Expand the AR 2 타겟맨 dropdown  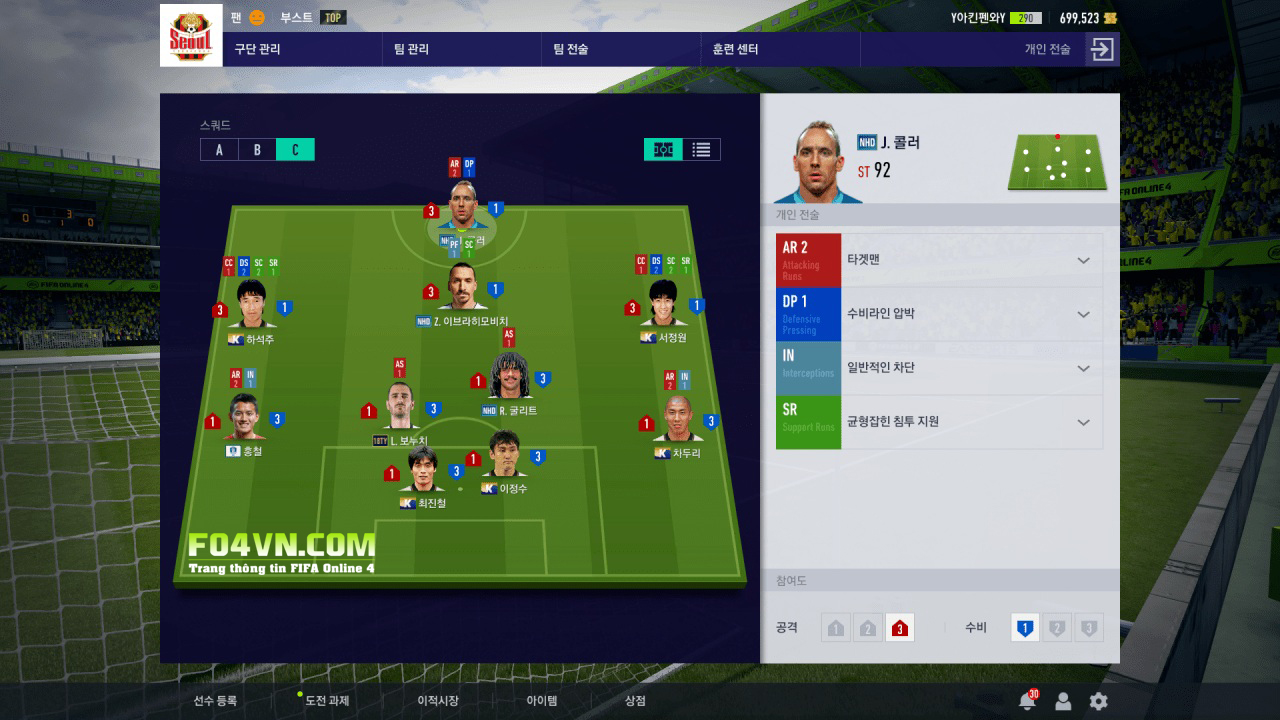[1083, 260]
